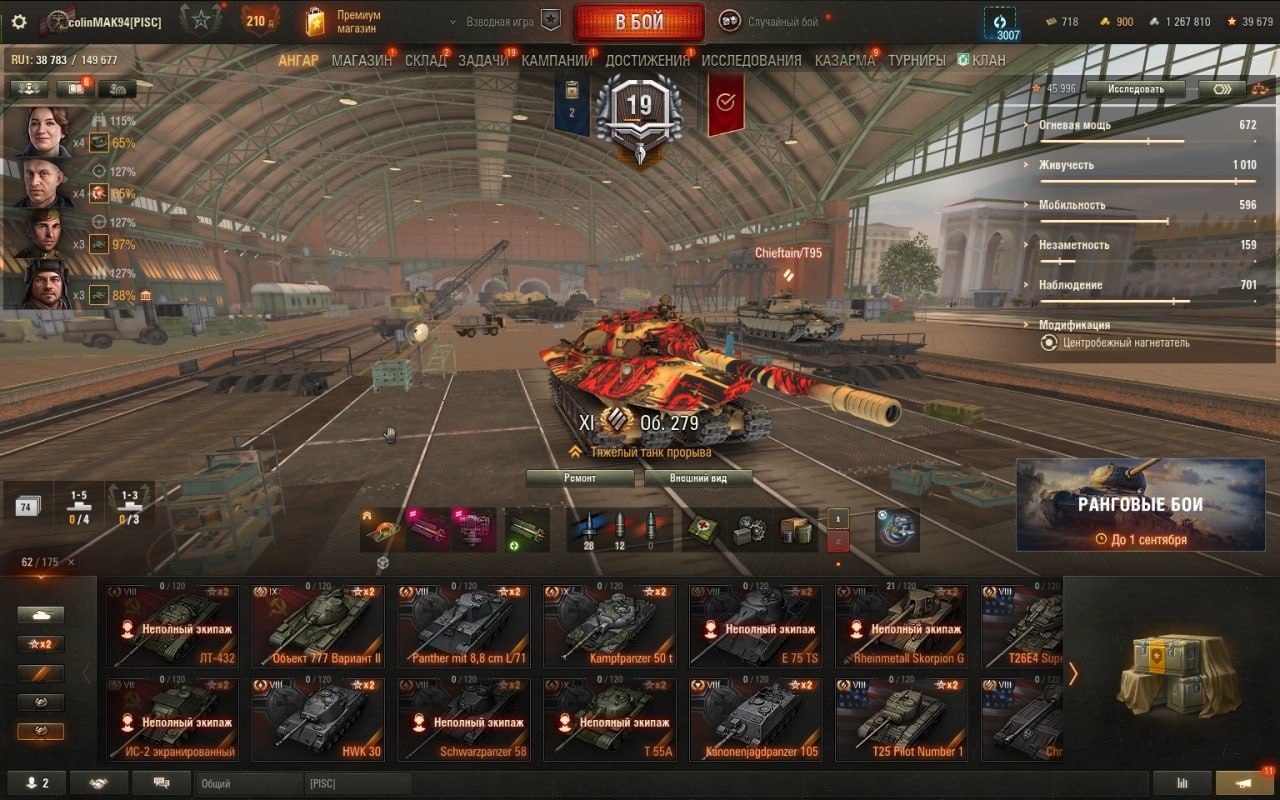Open the ЗАДАЧИ missions tab
This screenshot has width=1280, height=800.
[x=484, y=60]
